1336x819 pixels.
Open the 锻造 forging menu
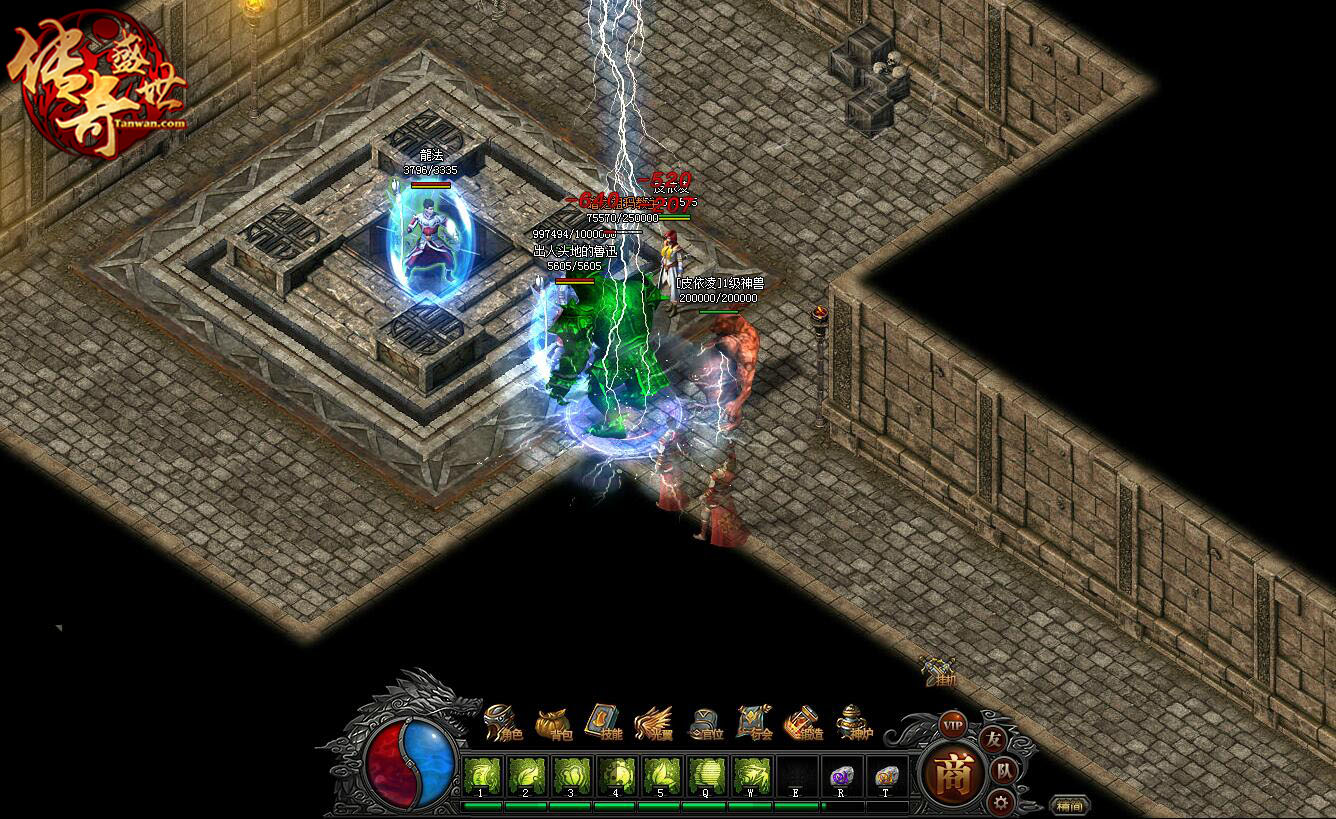(x=805, y=722)
